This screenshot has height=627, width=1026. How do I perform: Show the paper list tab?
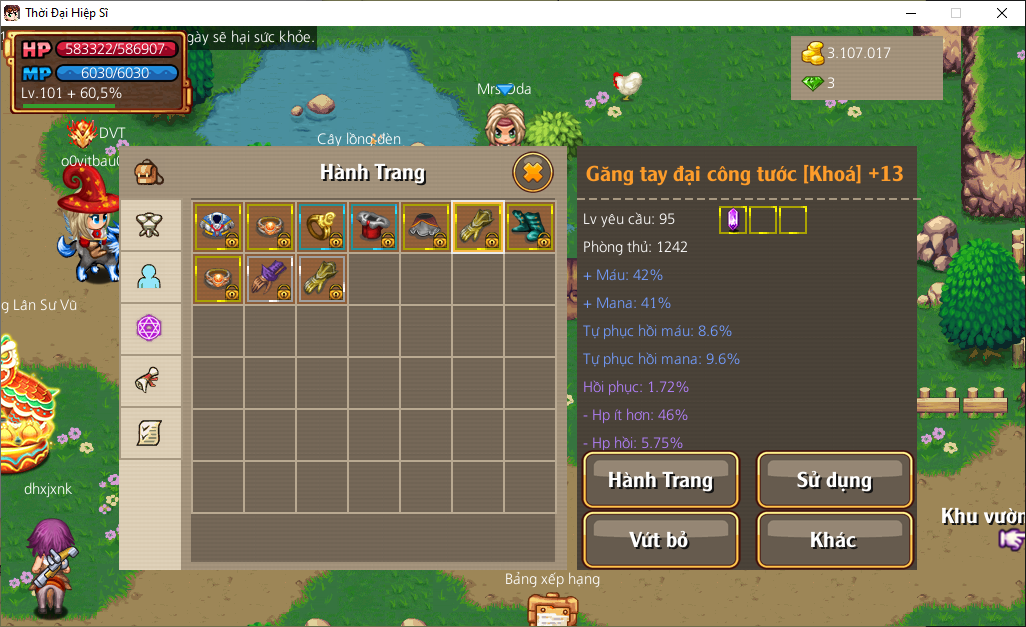[150, 433]
